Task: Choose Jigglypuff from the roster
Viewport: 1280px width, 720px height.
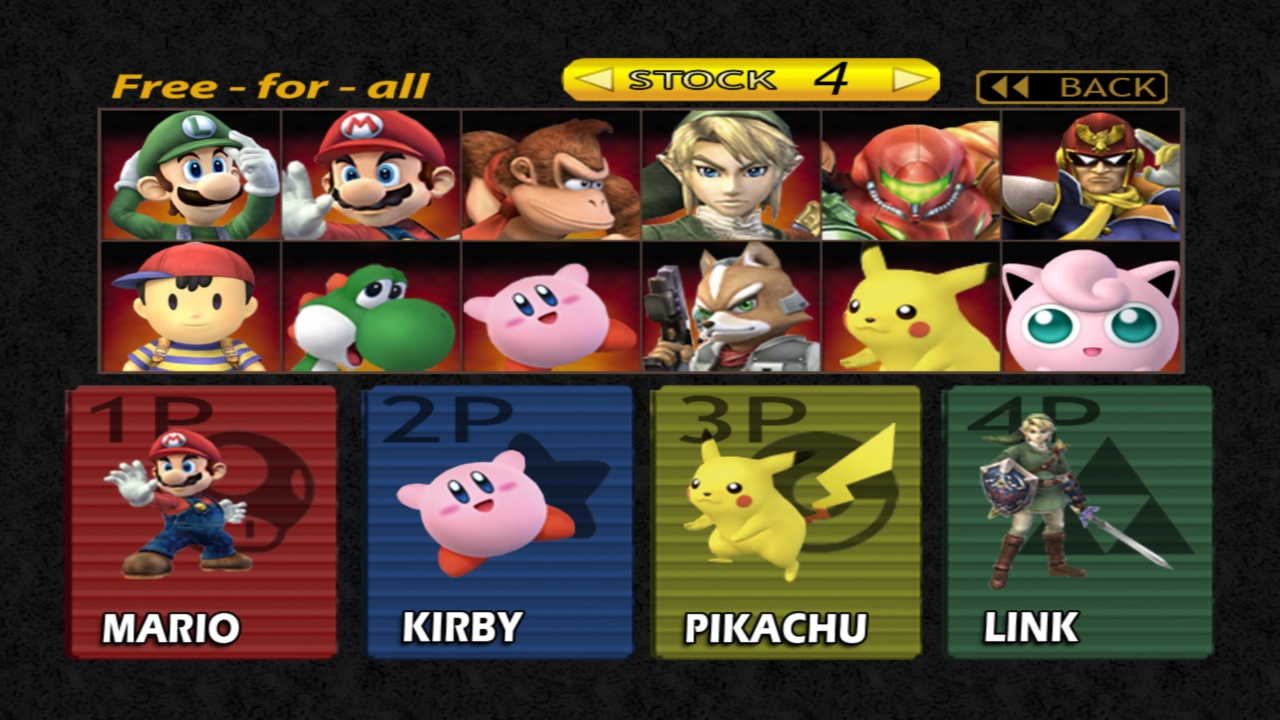Action: point(1091,306)
